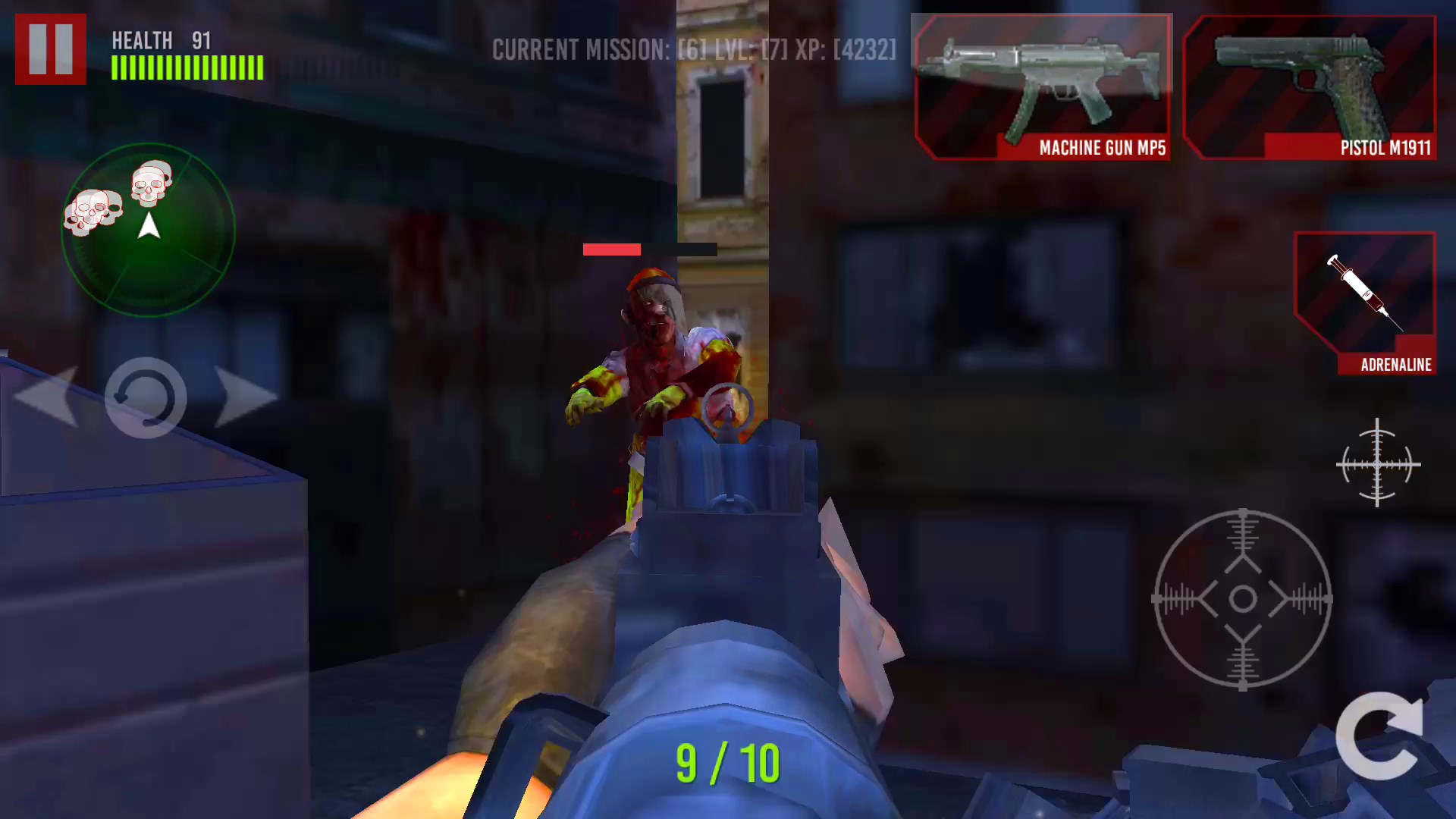Tap the zombie's red health bar

[x=611, y=249]
